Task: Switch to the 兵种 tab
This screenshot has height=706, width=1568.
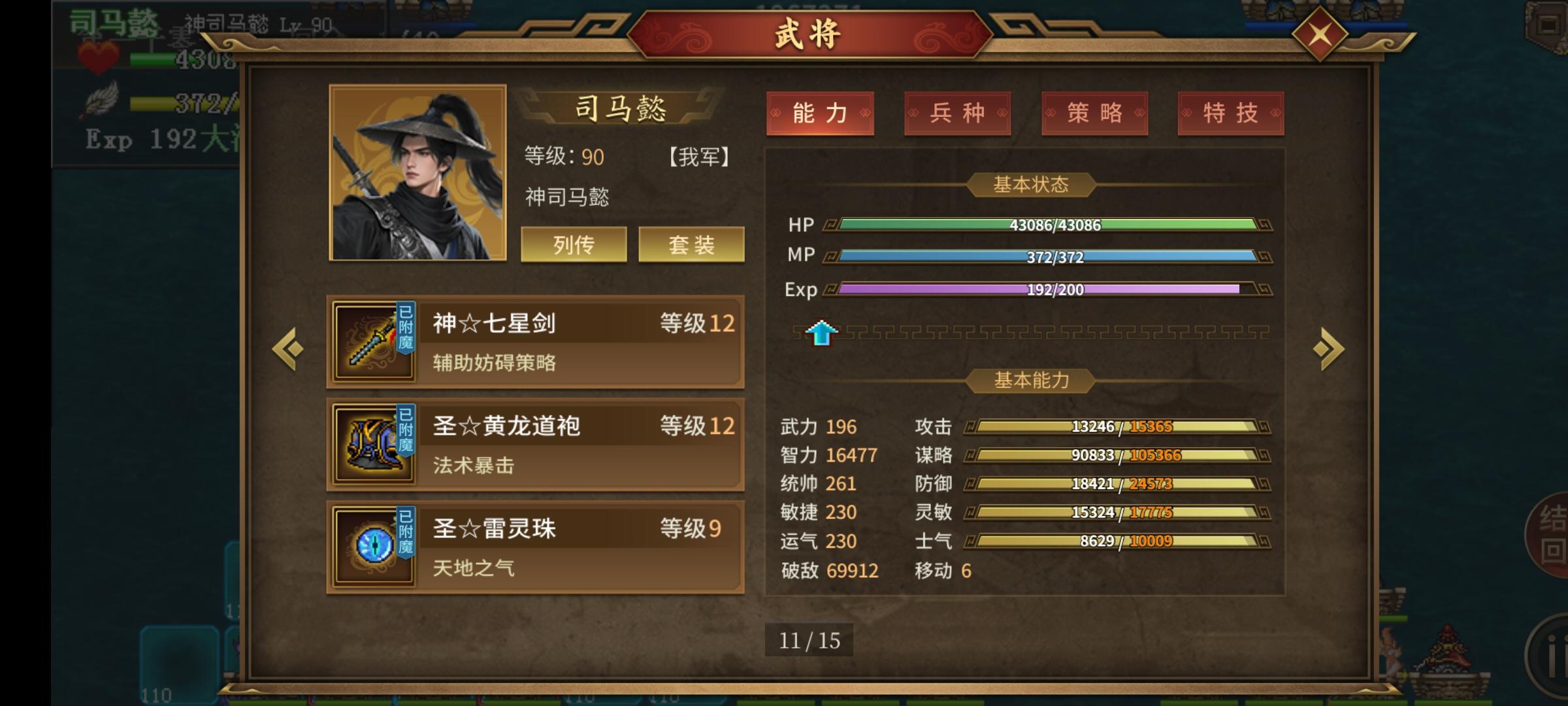Action: click(x=957, y=113)
